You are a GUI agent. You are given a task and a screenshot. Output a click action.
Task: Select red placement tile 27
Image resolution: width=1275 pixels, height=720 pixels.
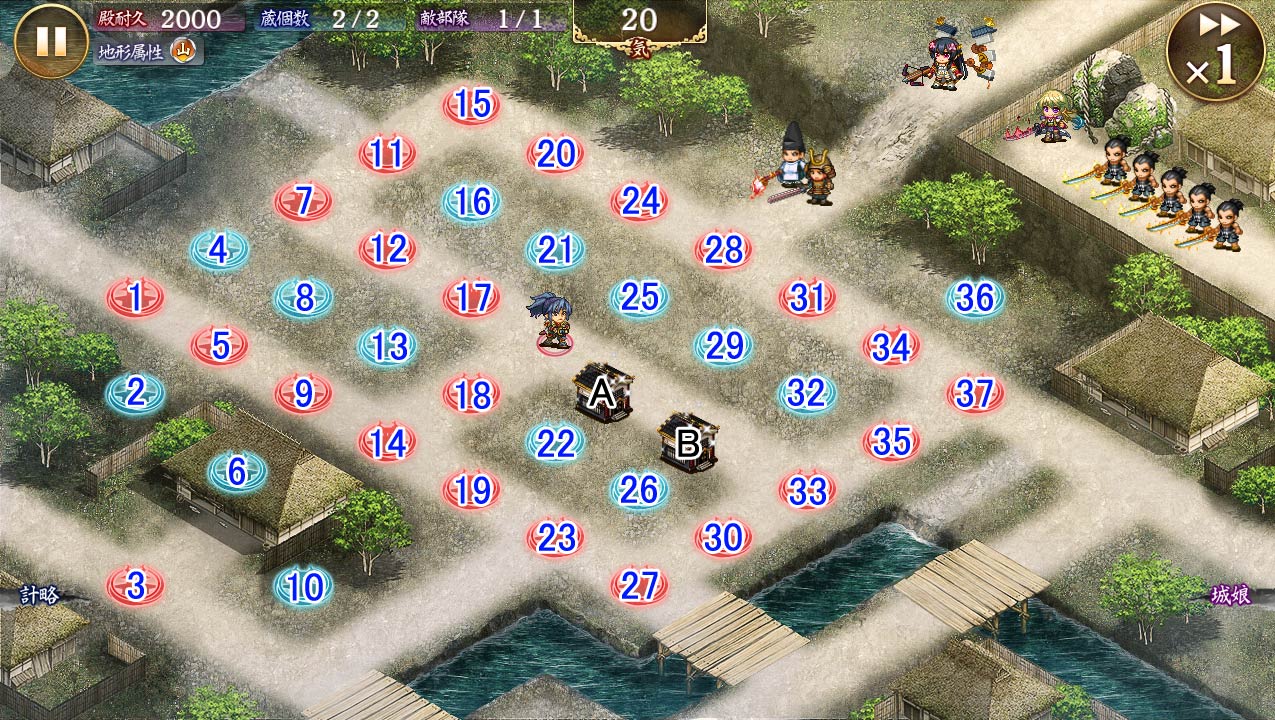click(639, 586)
